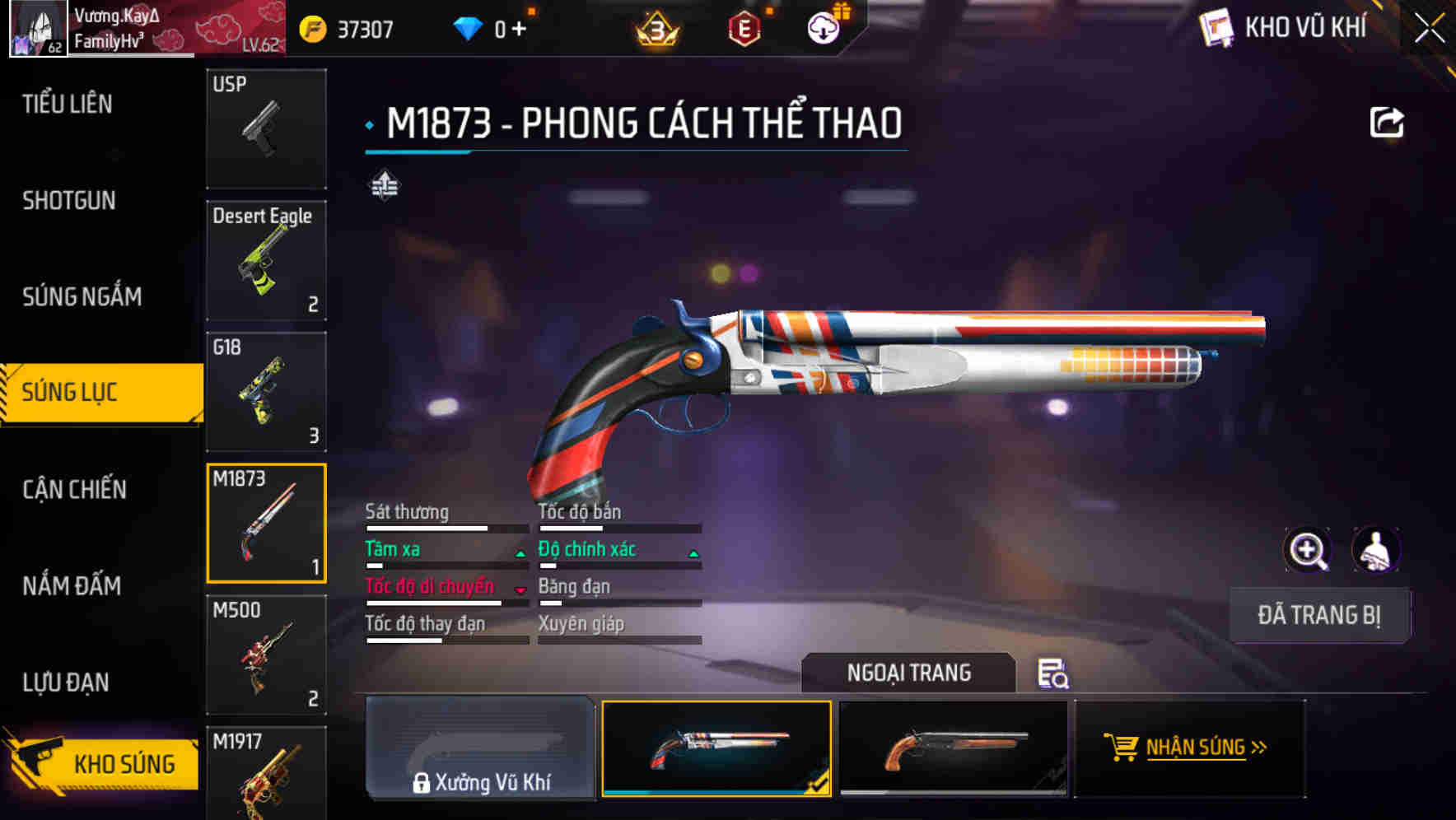
Task: Select the Súng Ngắm category
Action: click(82, 296)
